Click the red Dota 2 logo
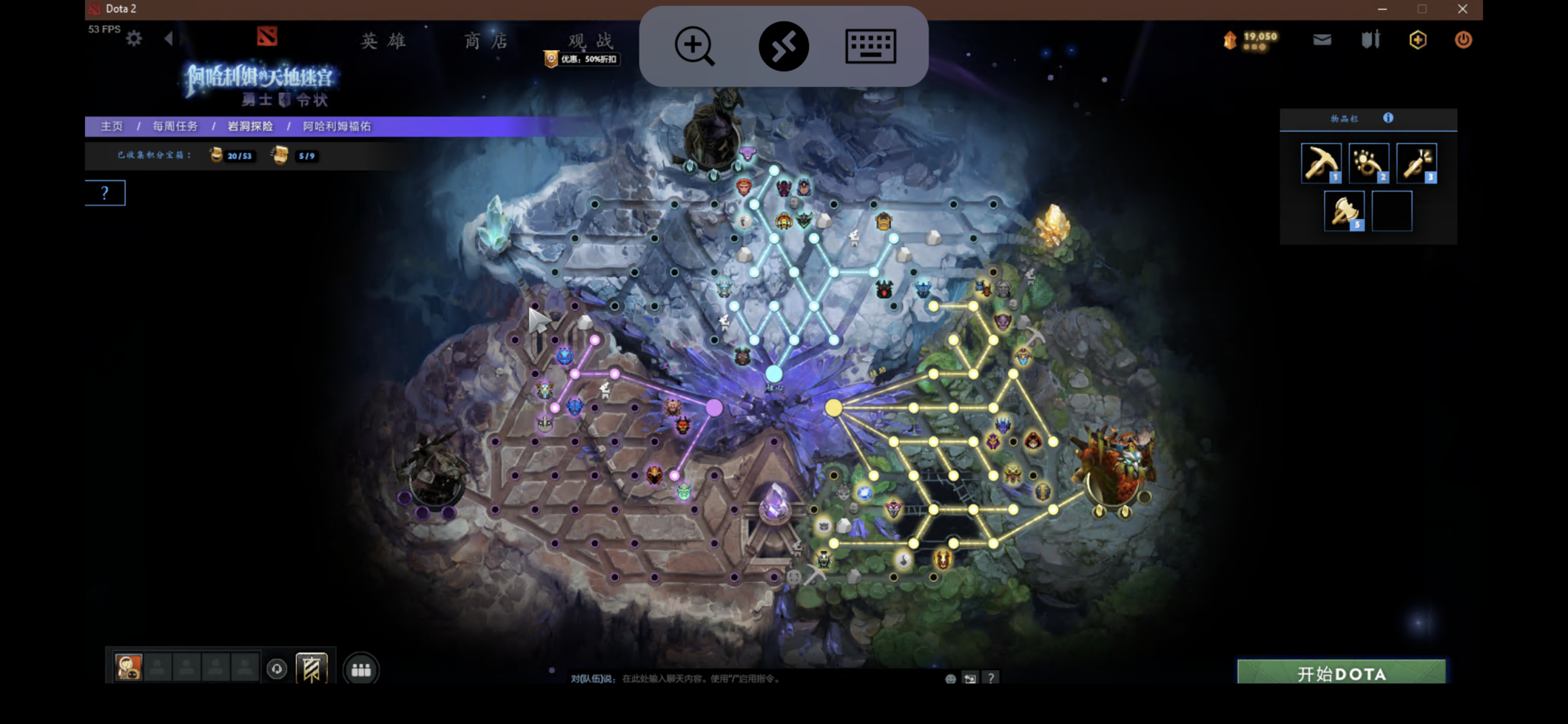Screen dimensions: 1568x724 click(x=266, y=36)
